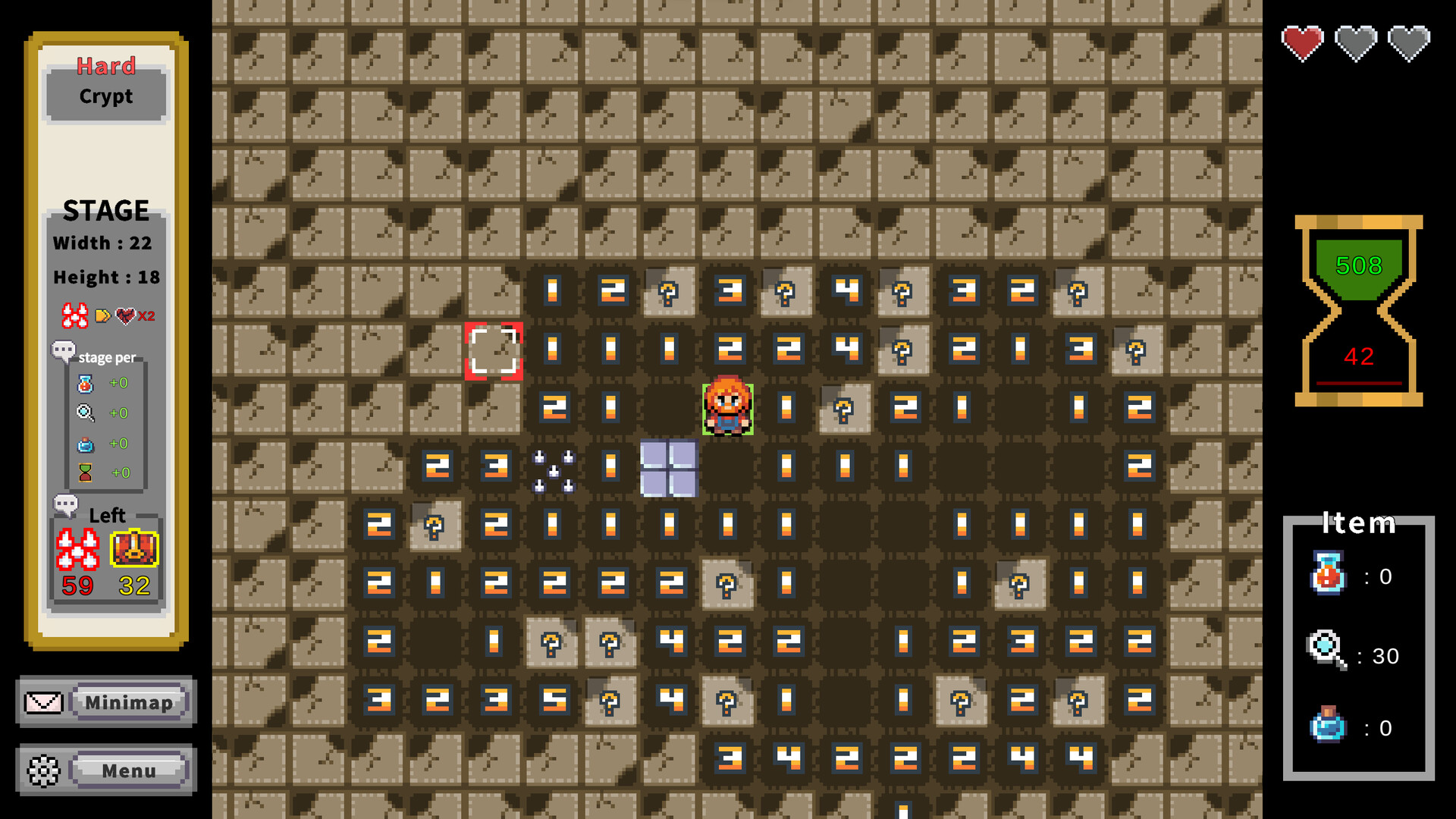Click the gear icon beside Menu
The height and width of the screenshot is (819, 1456).
43,770
